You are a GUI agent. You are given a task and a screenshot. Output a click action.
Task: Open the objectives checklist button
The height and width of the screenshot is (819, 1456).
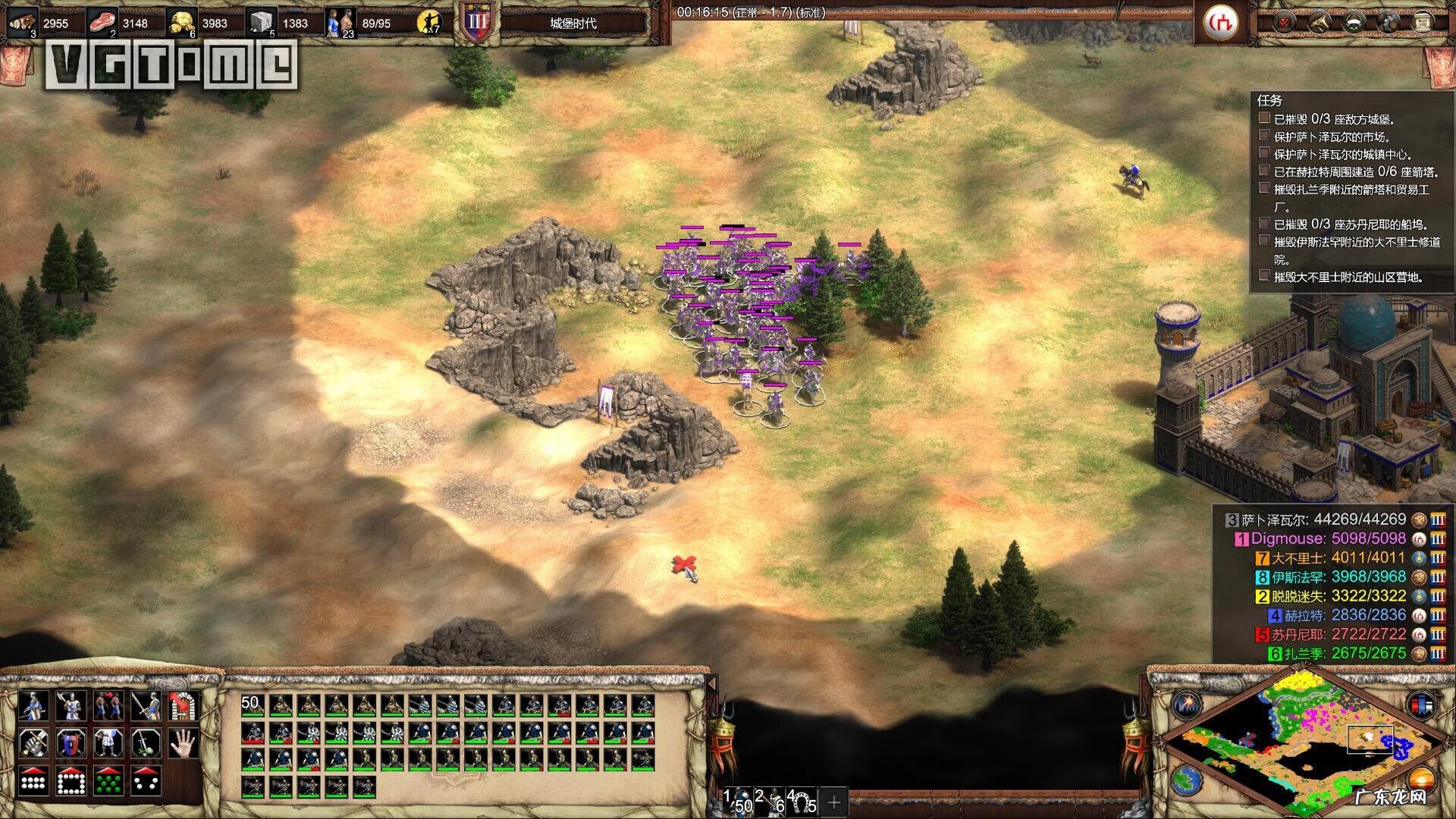click(x=1284, y=22)
